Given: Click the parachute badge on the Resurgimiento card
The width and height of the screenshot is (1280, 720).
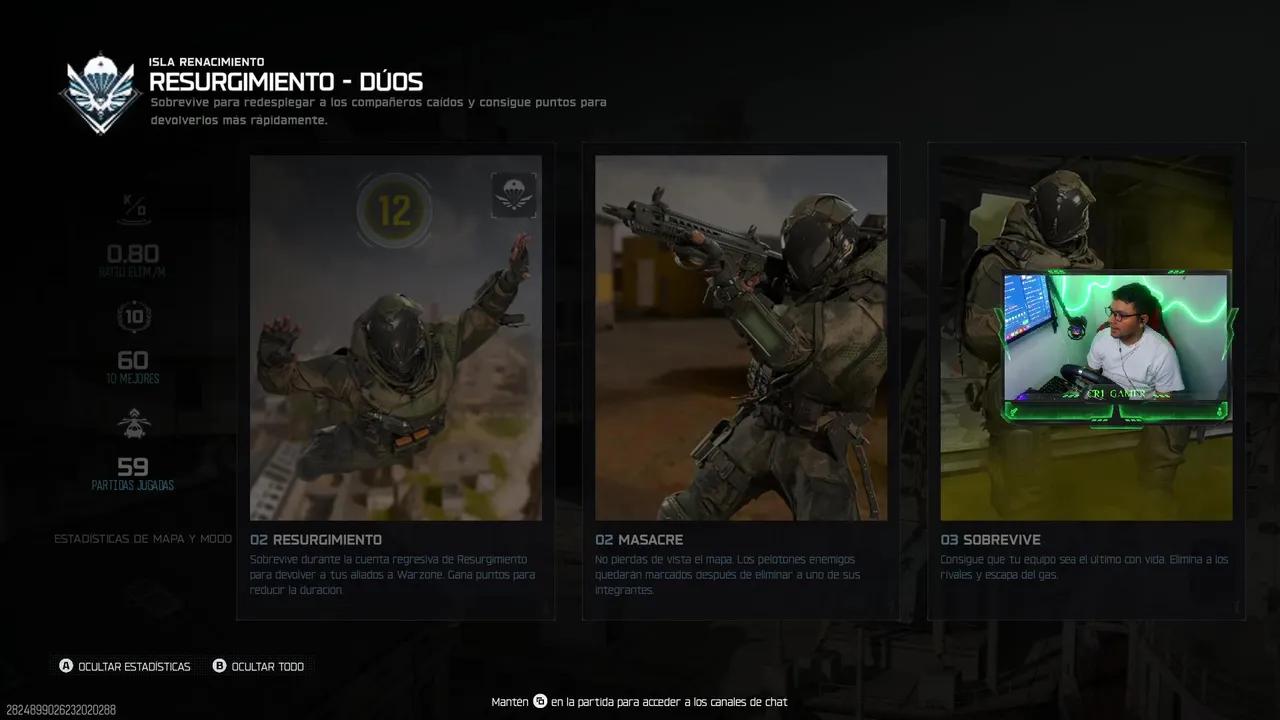Looking at the screenshot, I should [x=513, y=194].
